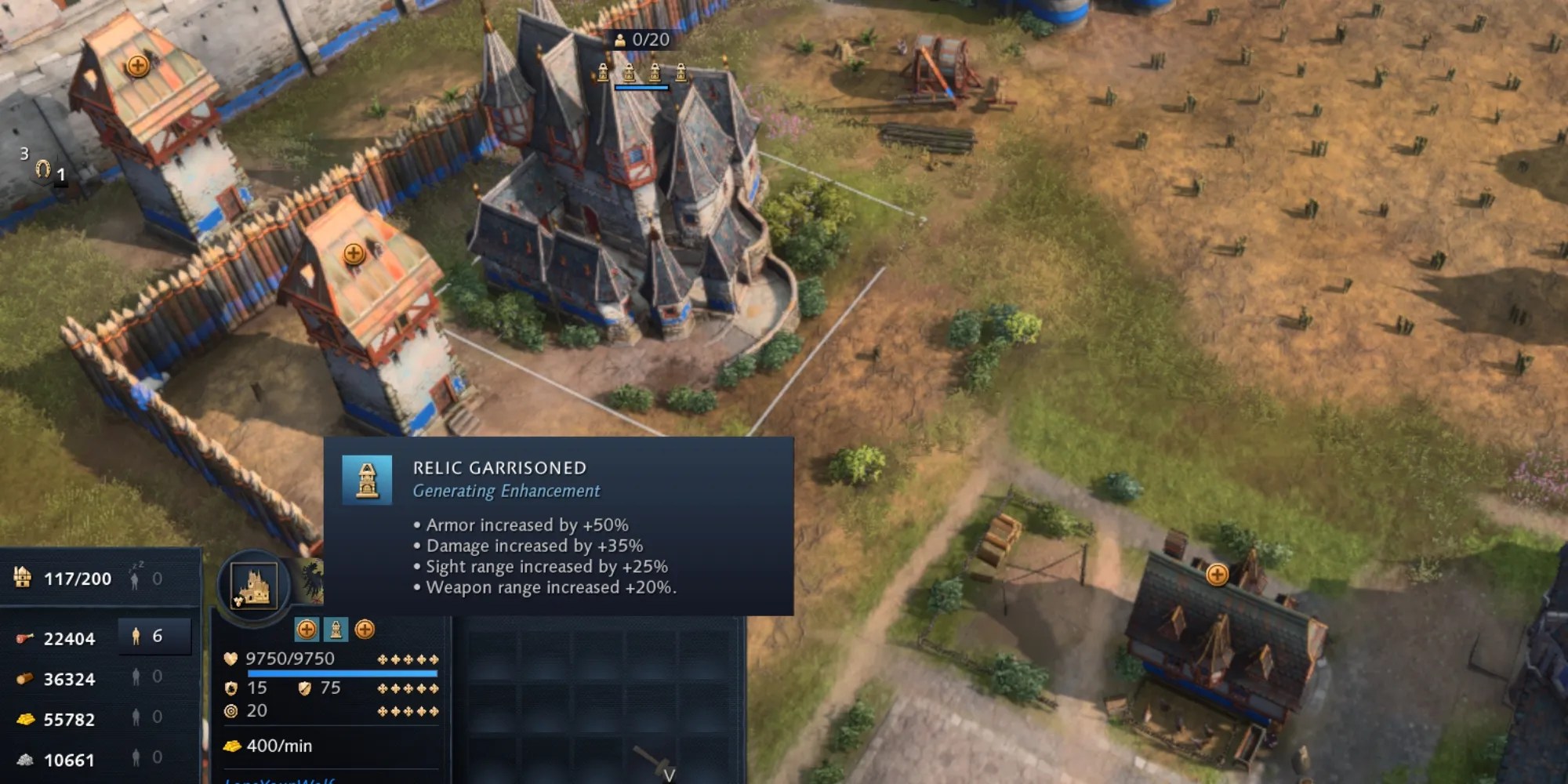Screen dimensions: 1568x784
Task: Click the black eagle civilization emblem
Action: 311,579
